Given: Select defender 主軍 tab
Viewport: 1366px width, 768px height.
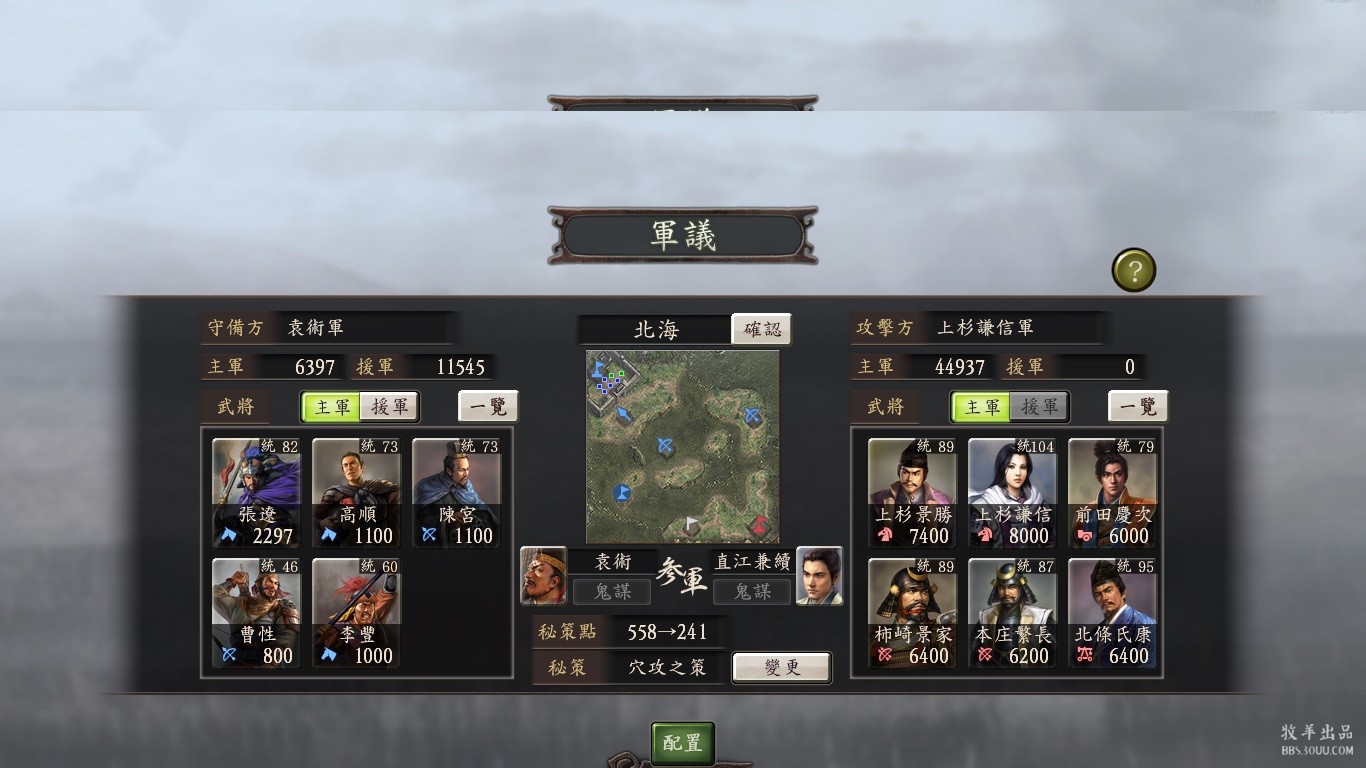Looking at the screenshot, I should [x=333, y=407].
